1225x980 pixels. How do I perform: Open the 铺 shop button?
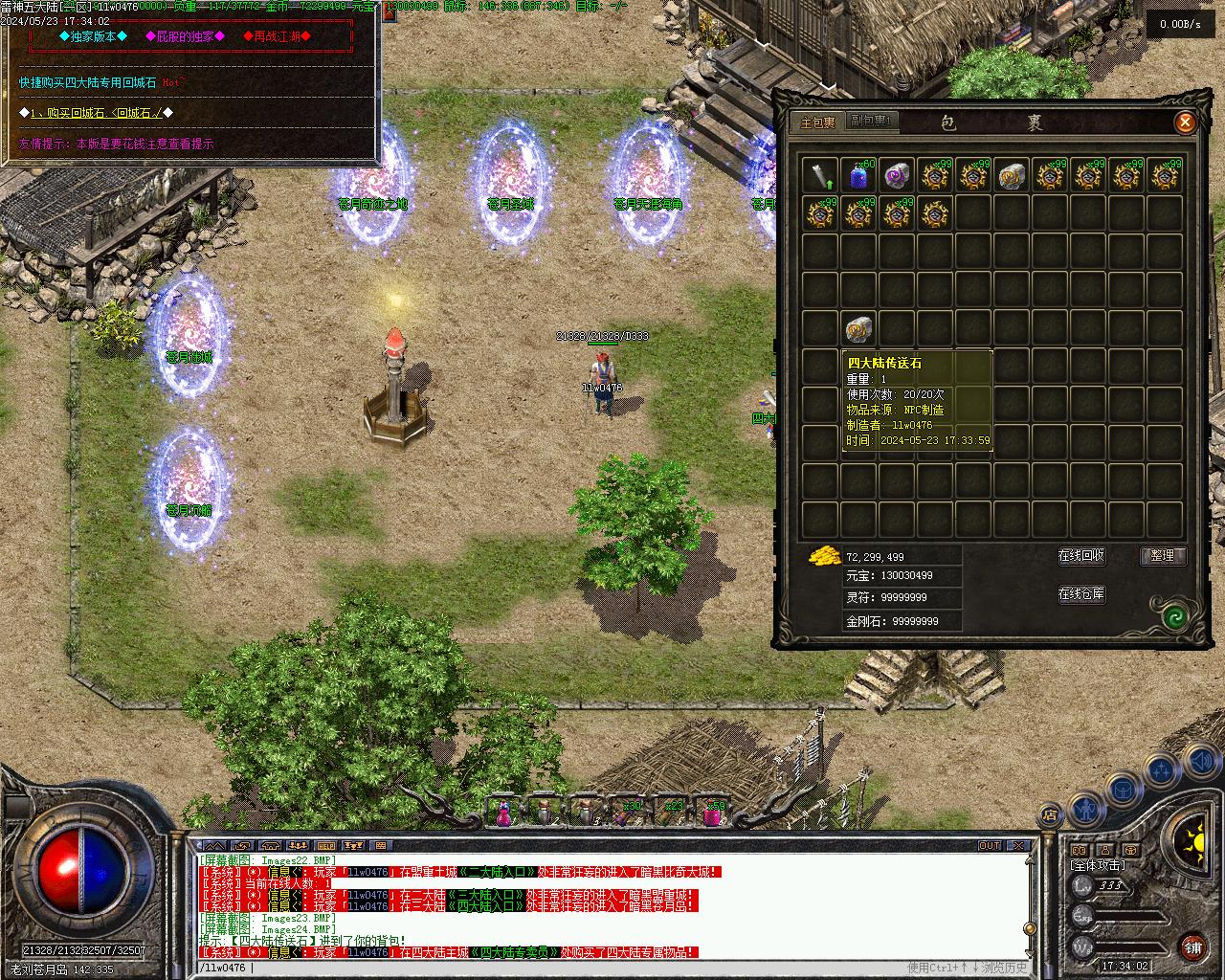(x=1192, y=947)
